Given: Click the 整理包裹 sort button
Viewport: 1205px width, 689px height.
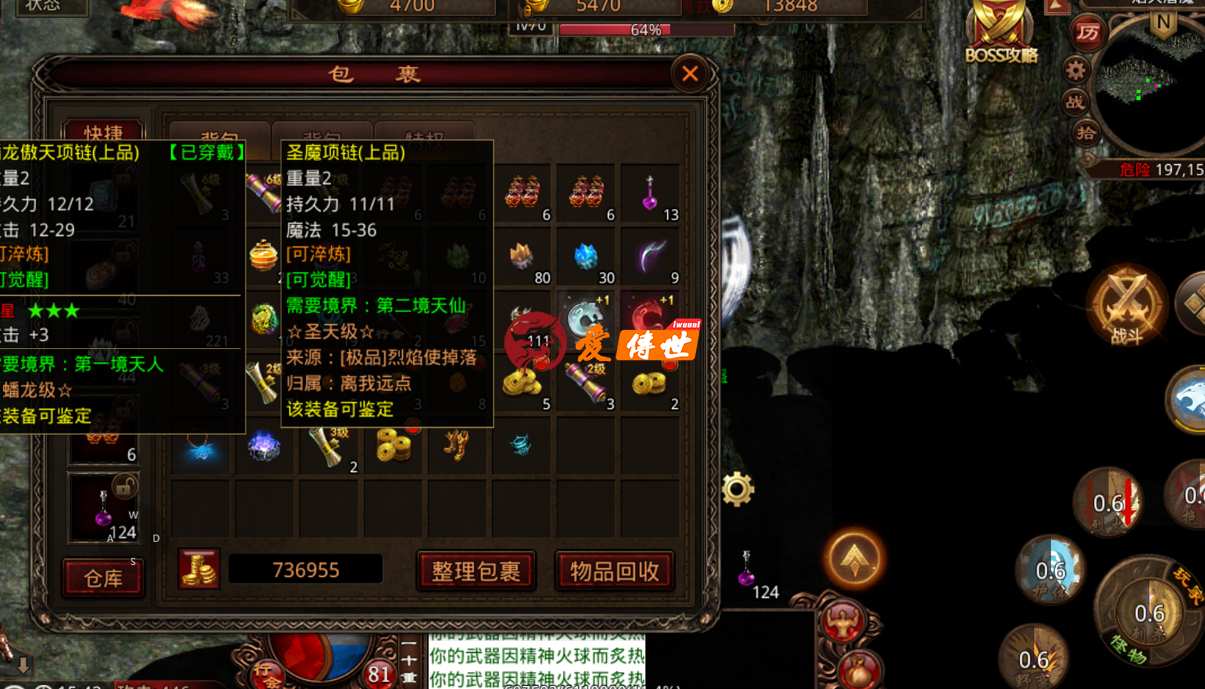Looking at the screenshot, I should point(476,571).
